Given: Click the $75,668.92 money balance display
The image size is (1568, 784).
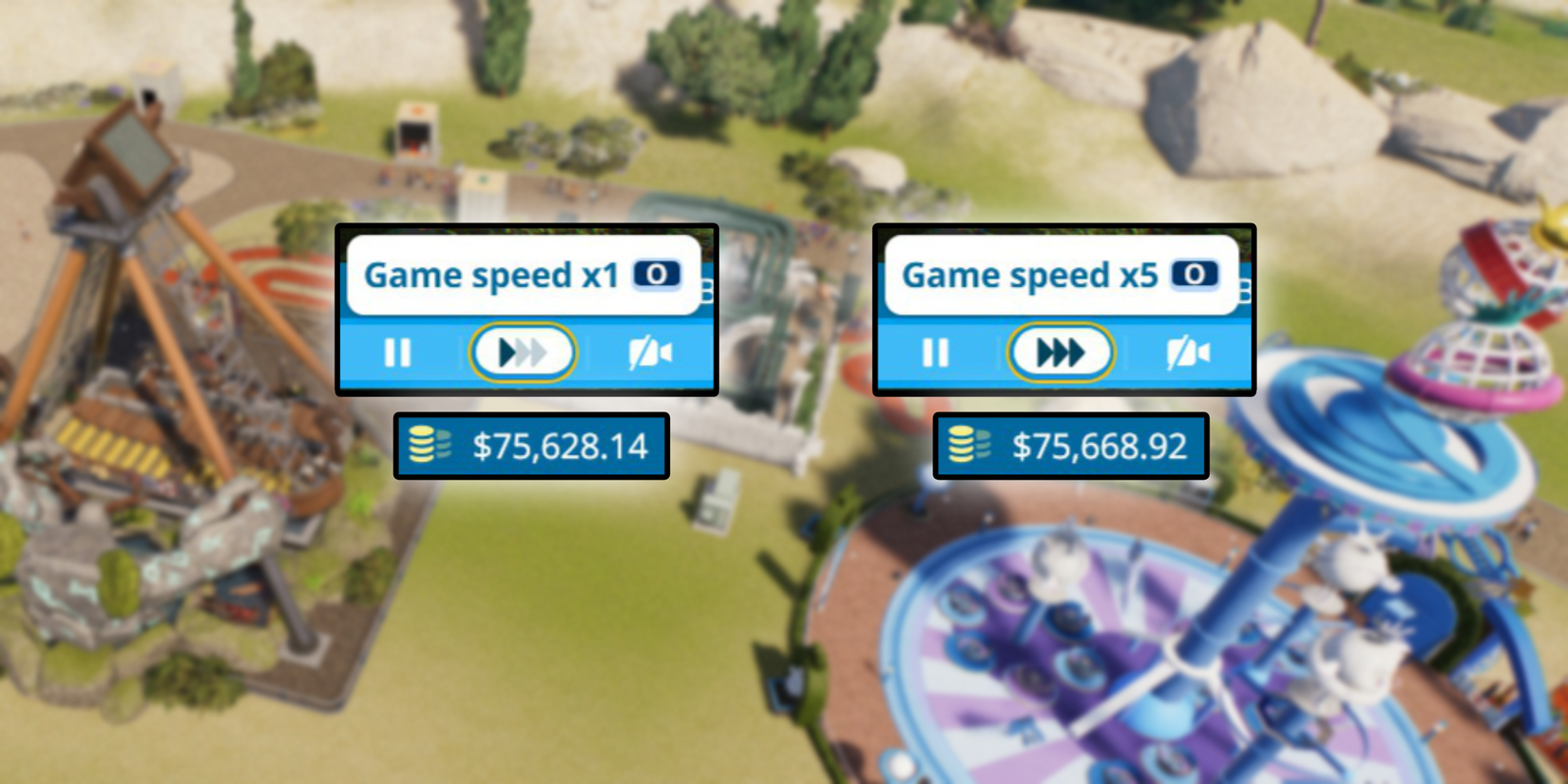Looking at the screenshot, I should click(1069, 445).
